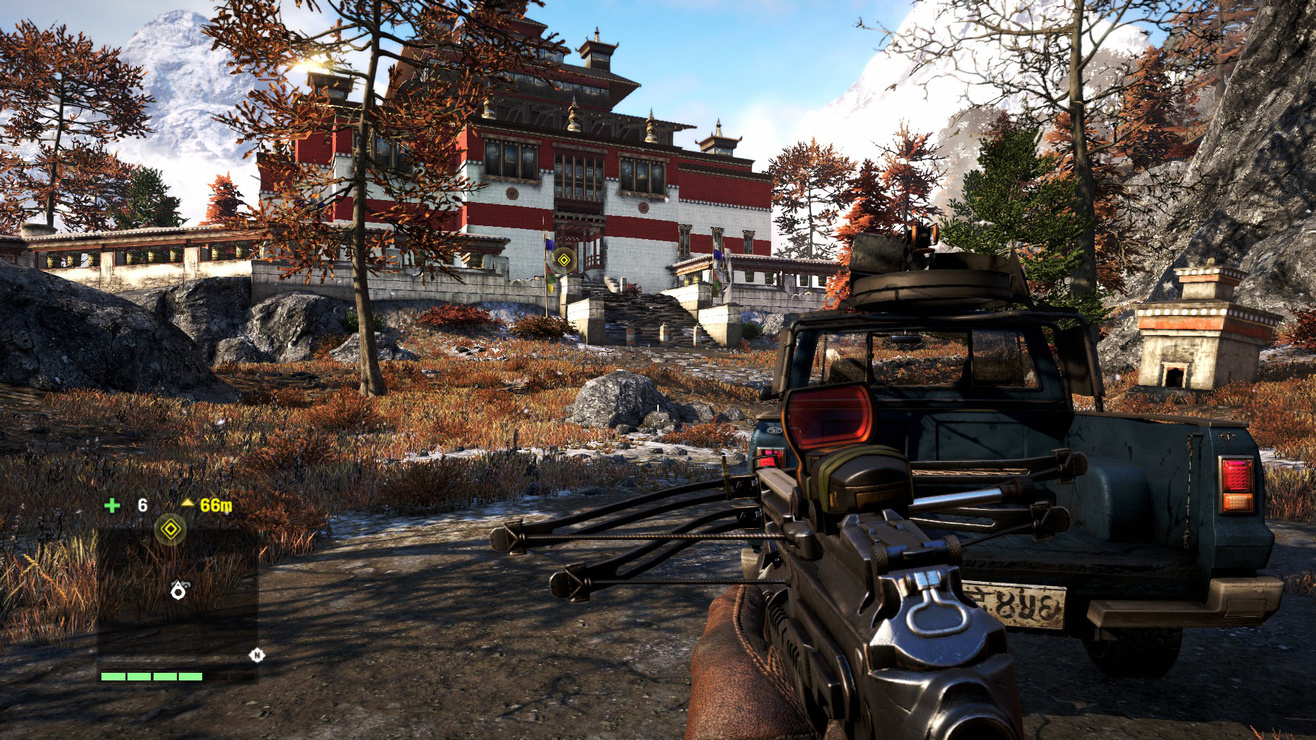Click the player arrow icon on the minimap
The image size is (1316, 740).
coord(177,592)
